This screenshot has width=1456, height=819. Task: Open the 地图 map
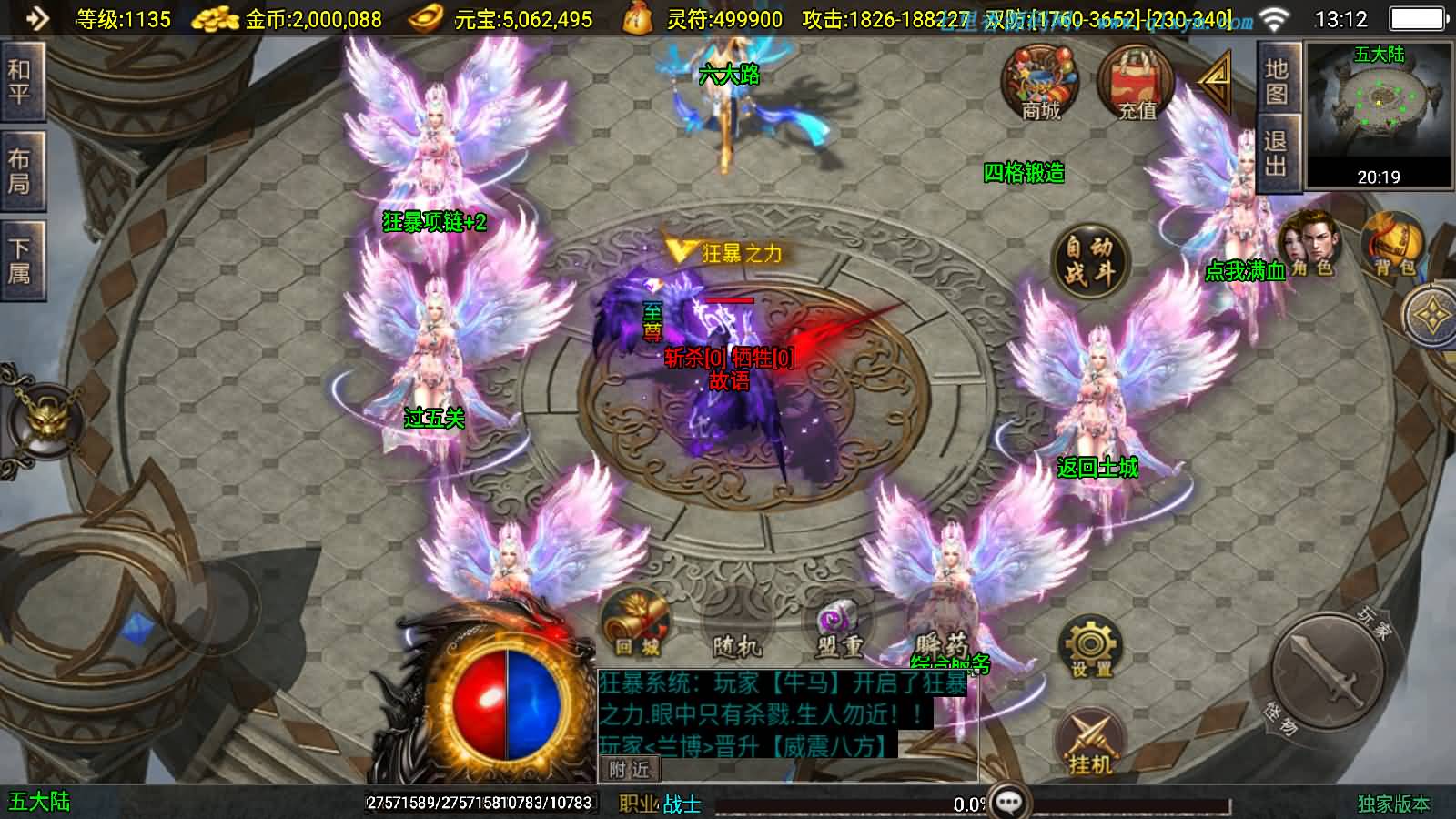point(1277,81)
